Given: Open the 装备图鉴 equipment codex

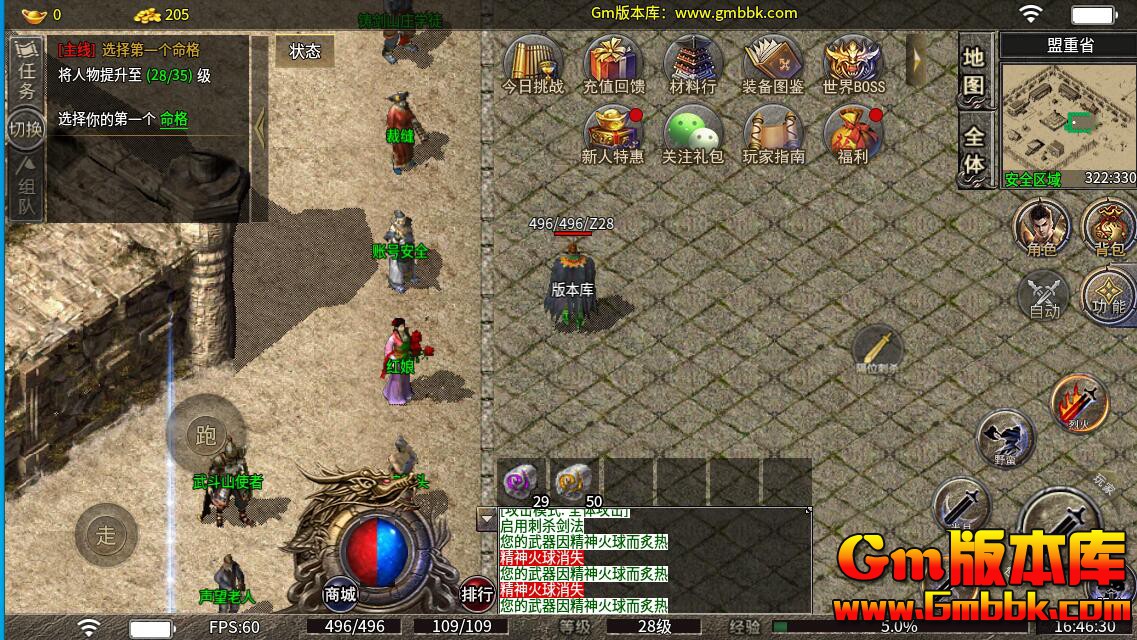Looking at the screenshot, I should 772,64.
